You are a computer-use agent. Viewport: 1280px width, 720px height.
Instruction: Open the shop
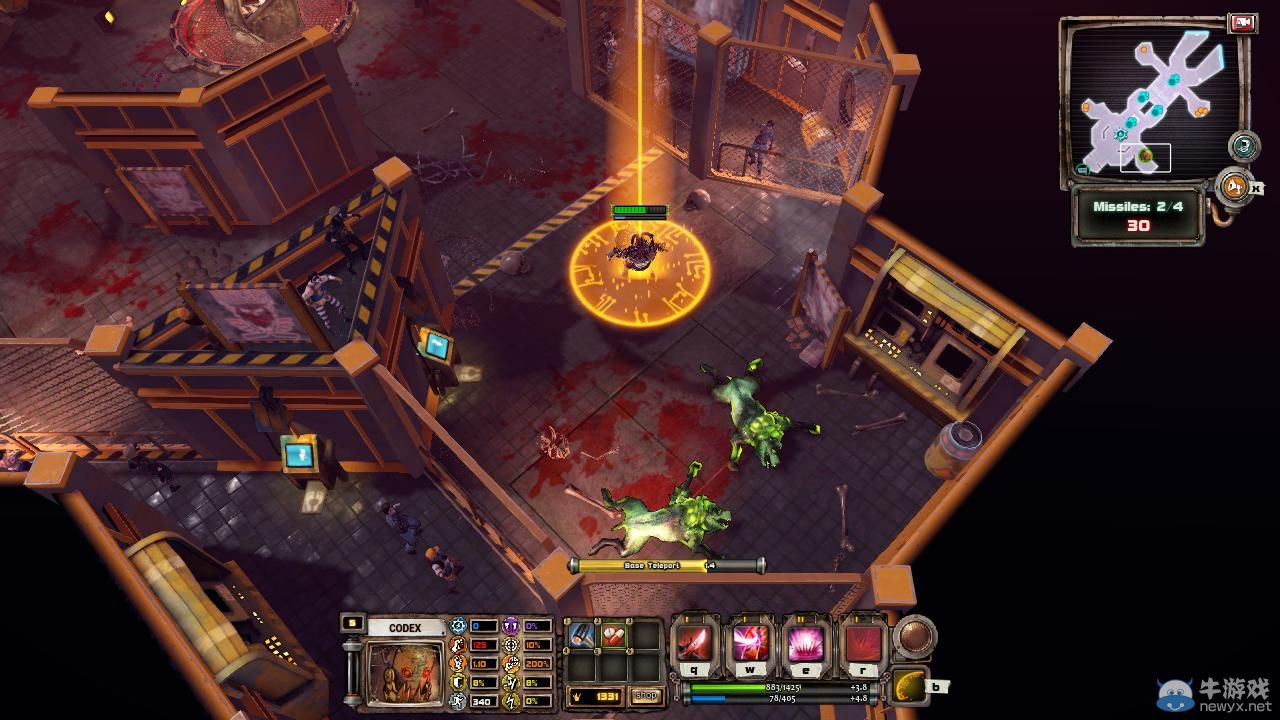pyautogui.click(x=647, y=696)
